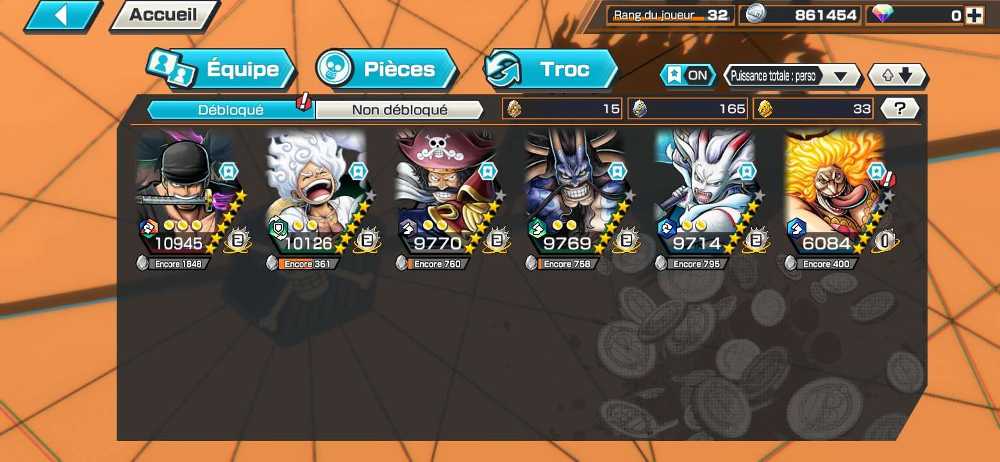
Task: Switch to the Débloqué tab
Action: coord(230,110)
